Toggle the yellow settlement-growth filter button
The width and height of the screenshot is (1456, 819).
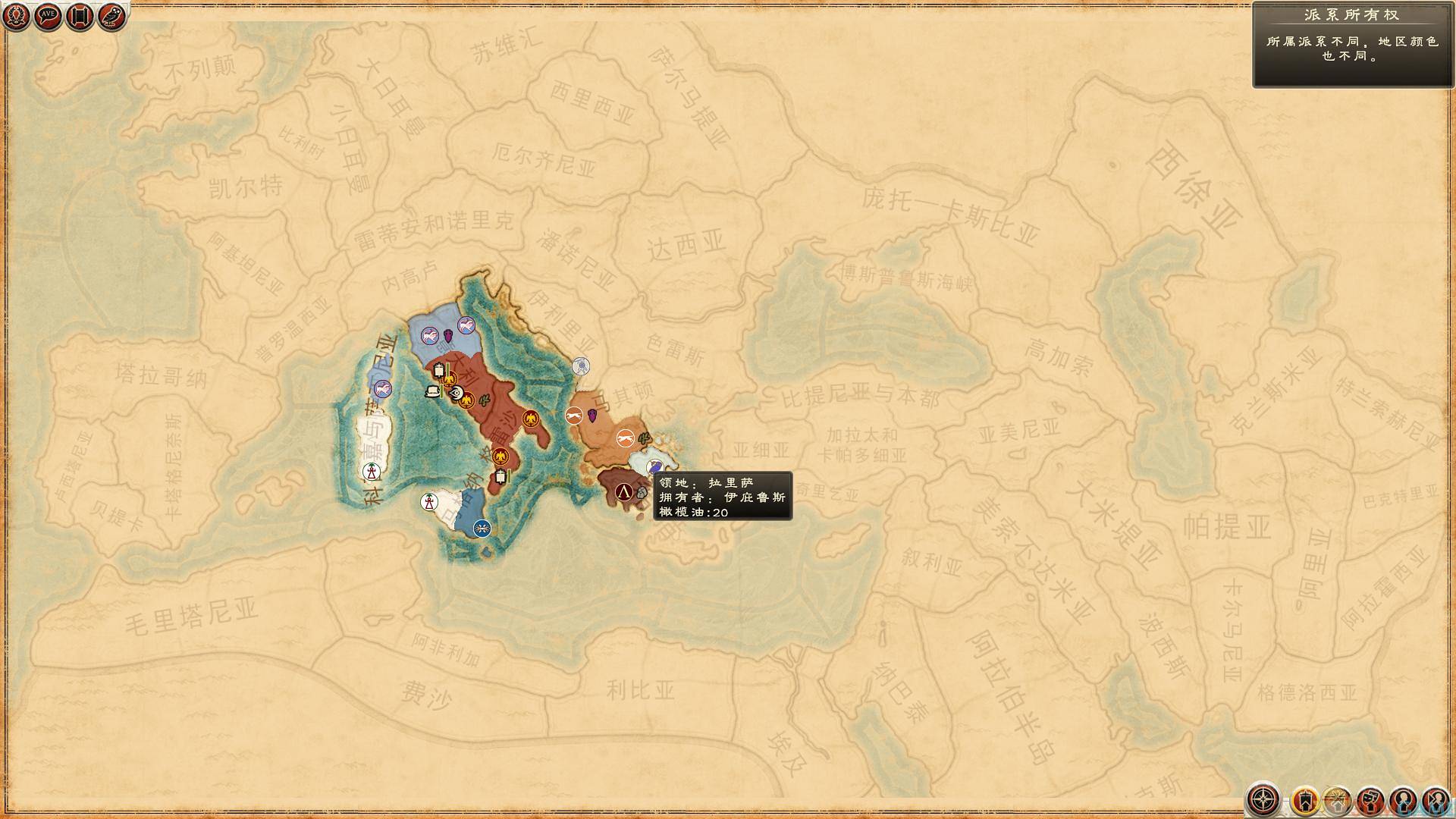click(x=1305, y=799)
